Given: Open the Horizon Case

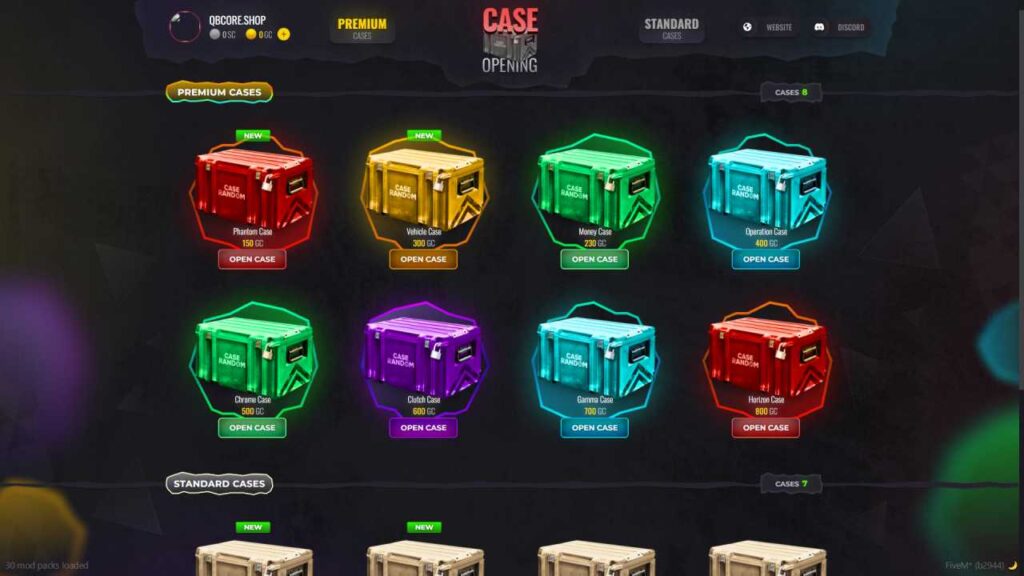Looking at the screenshot, I should coord(766,427).
